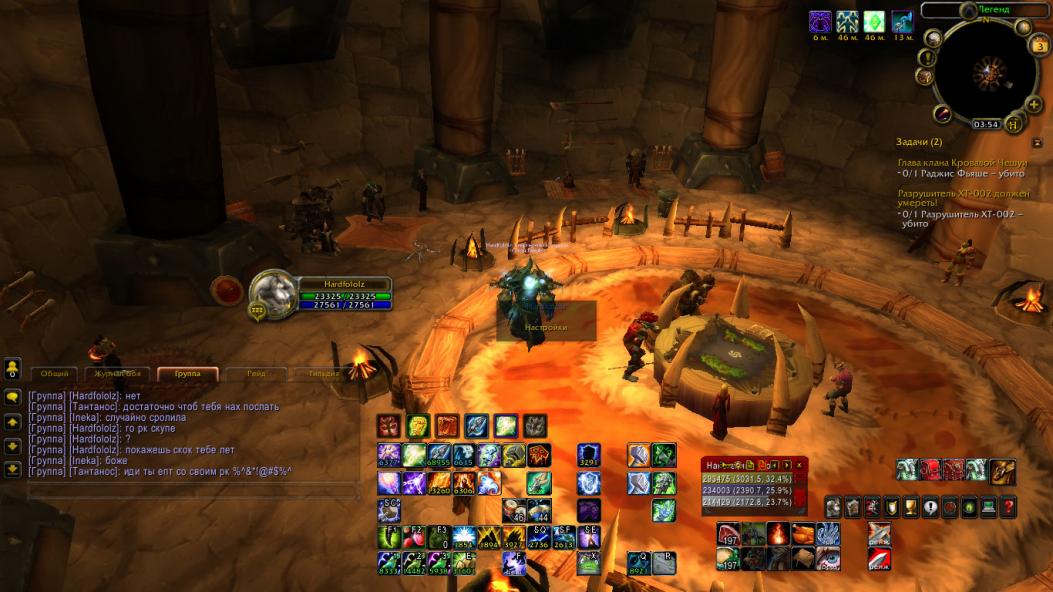Collapse the Задачи quest tracker

pos(1037,143)
